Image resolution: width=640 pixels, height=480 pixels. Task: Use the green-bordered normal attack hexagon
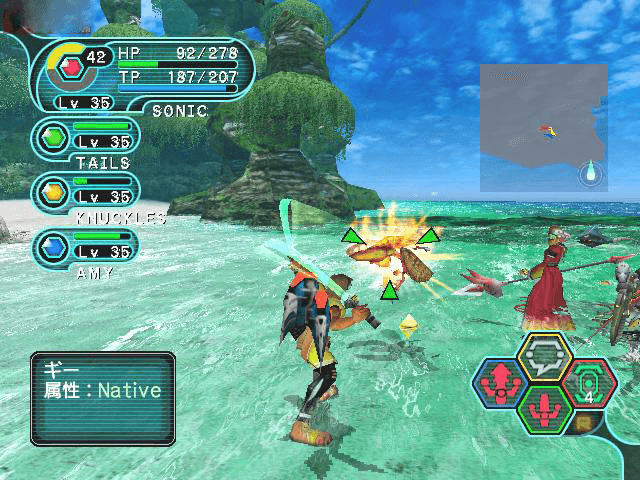(545, 409)
